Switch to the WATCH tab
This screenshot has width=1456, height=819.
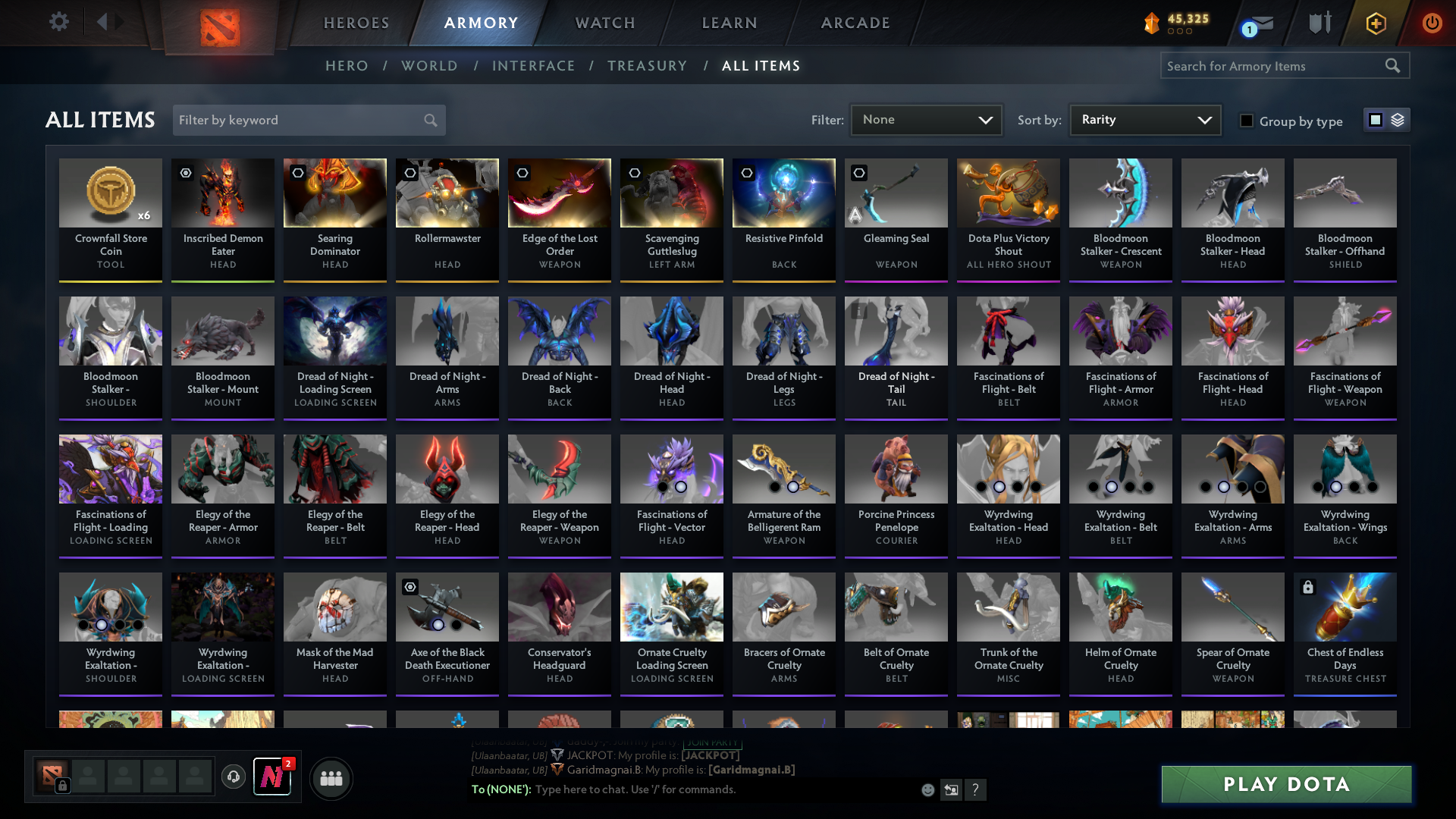point(604,23)
